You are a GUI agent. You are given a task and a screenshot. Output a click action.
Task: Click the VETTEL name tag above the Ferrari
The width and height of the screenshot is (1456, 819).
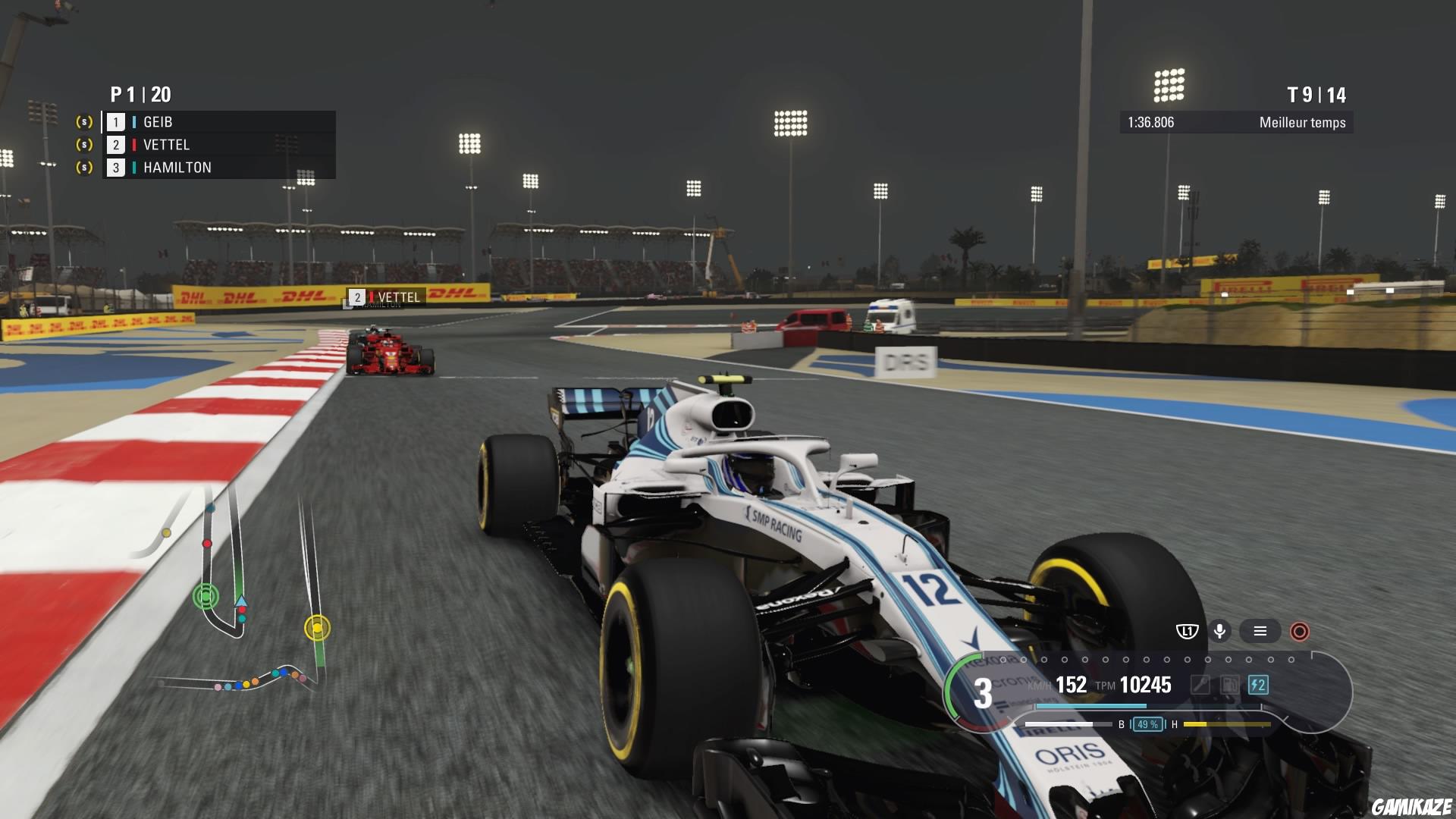(x=387, y=297)
